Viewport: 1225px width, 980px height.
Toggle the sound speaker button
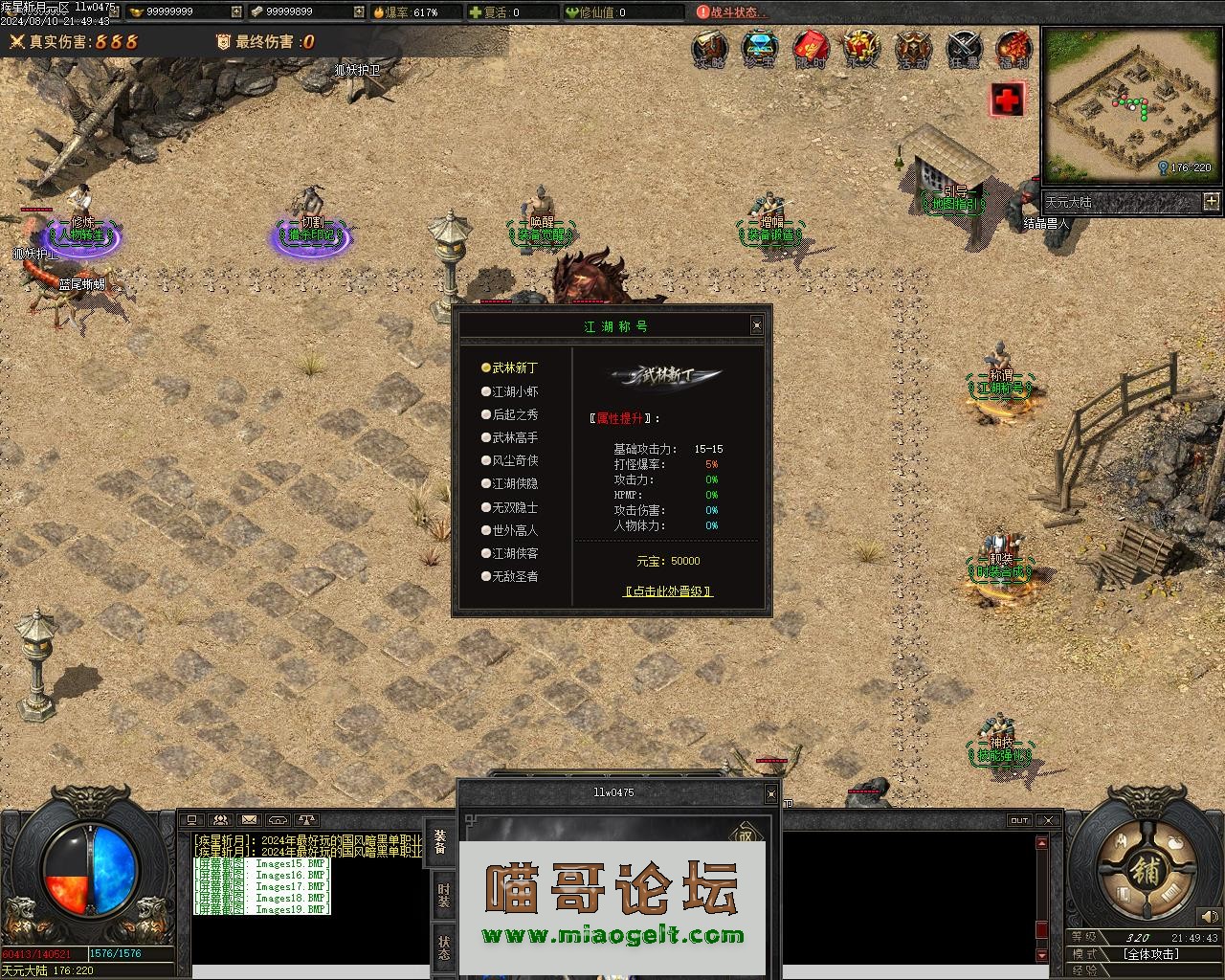(x=1209, y=918)
